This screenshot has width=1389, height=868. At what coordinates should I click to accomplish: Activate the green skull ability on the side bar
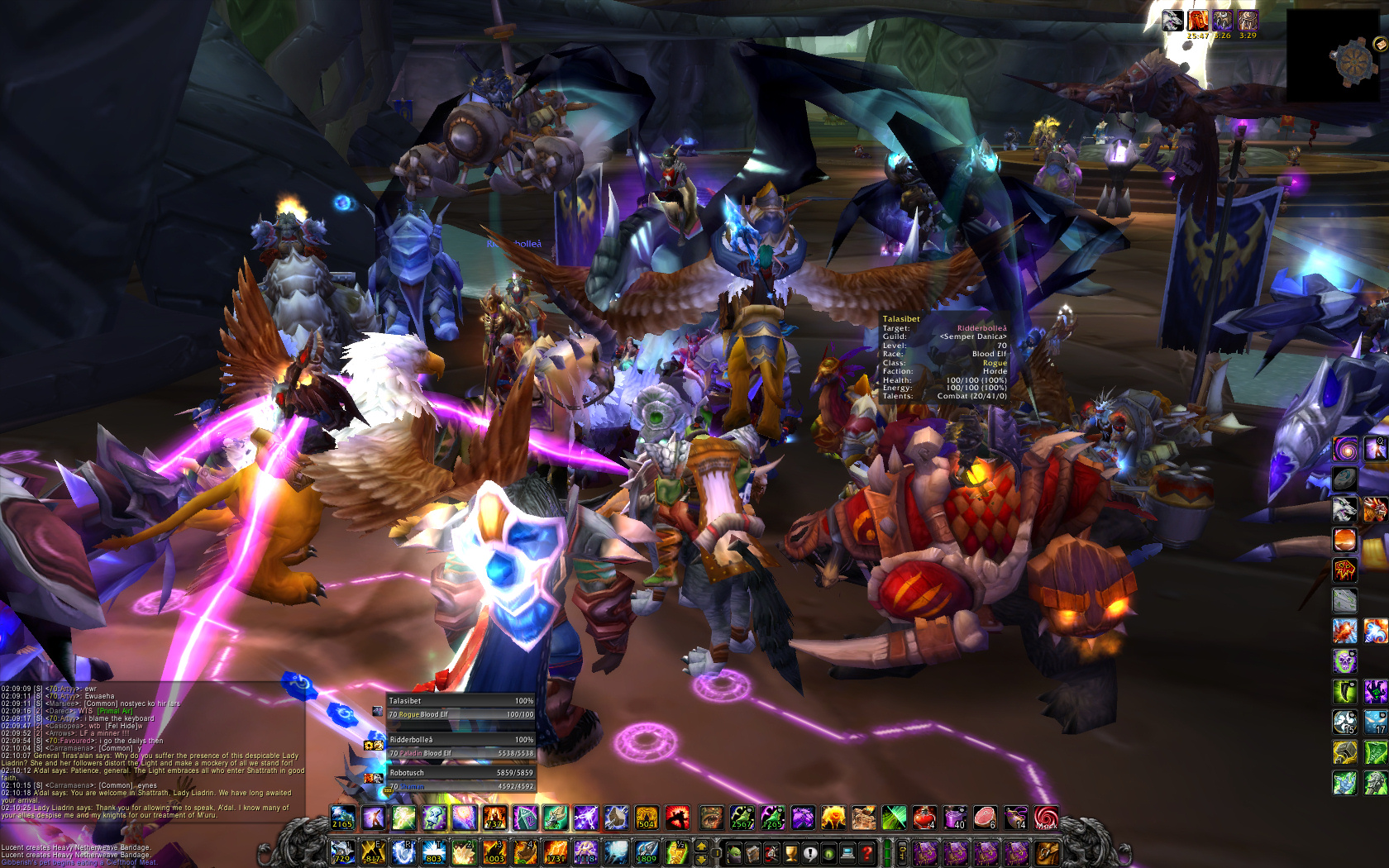(x=1344, y=661)
